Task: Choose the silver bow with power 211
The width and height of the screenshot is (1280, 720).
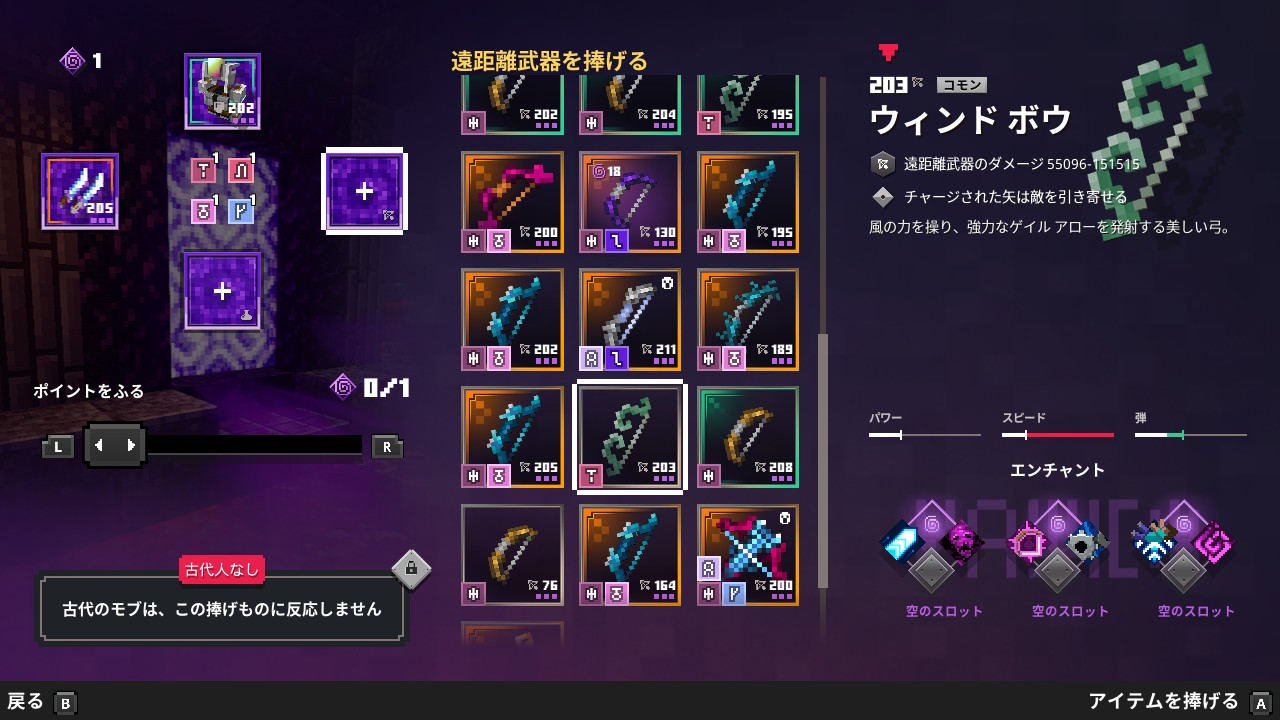Action: pos(629,319)
